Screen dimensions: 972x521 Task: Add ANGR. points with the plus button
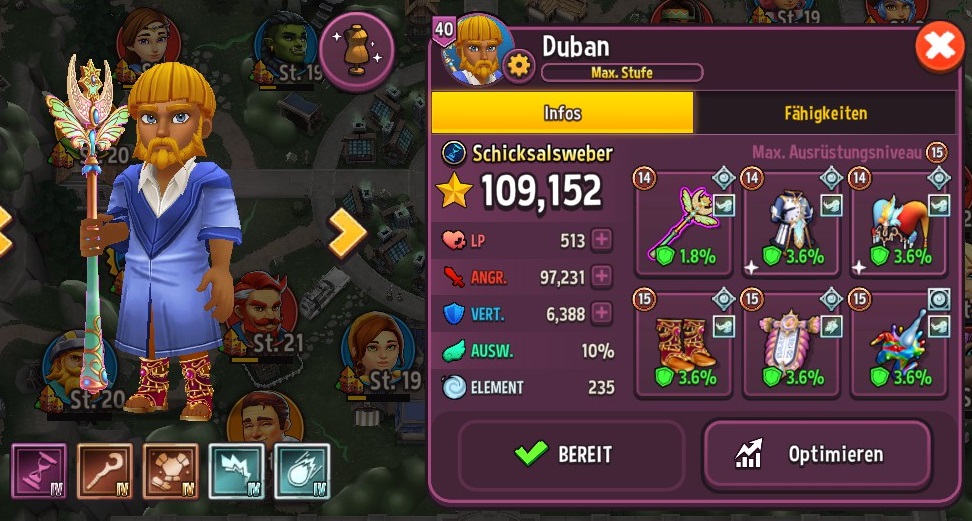click(602, 277)
